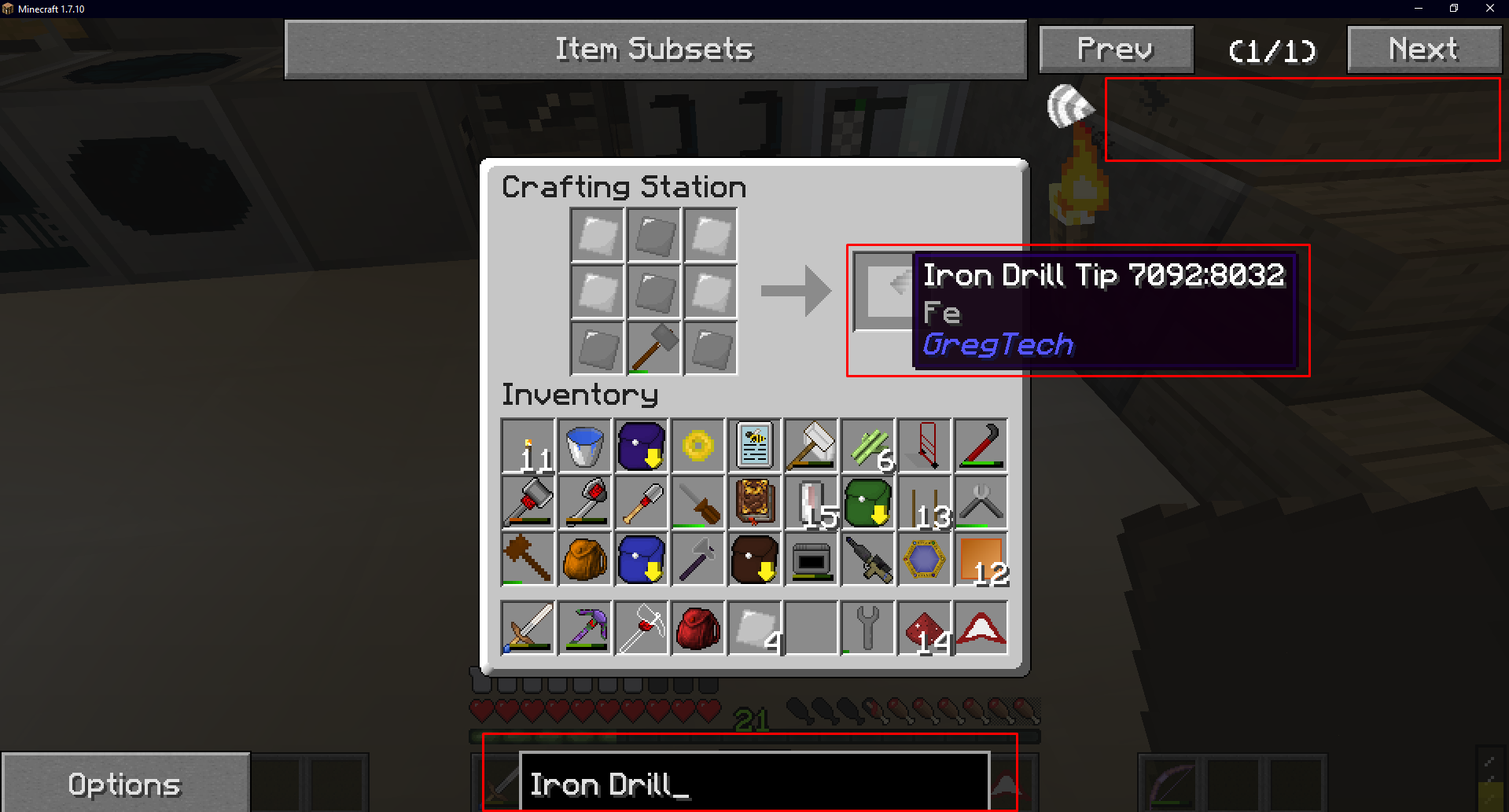This screenshot has height=812, width=1509.
Task: Select the crowbar in the inventory
Action: click(981, 446)
